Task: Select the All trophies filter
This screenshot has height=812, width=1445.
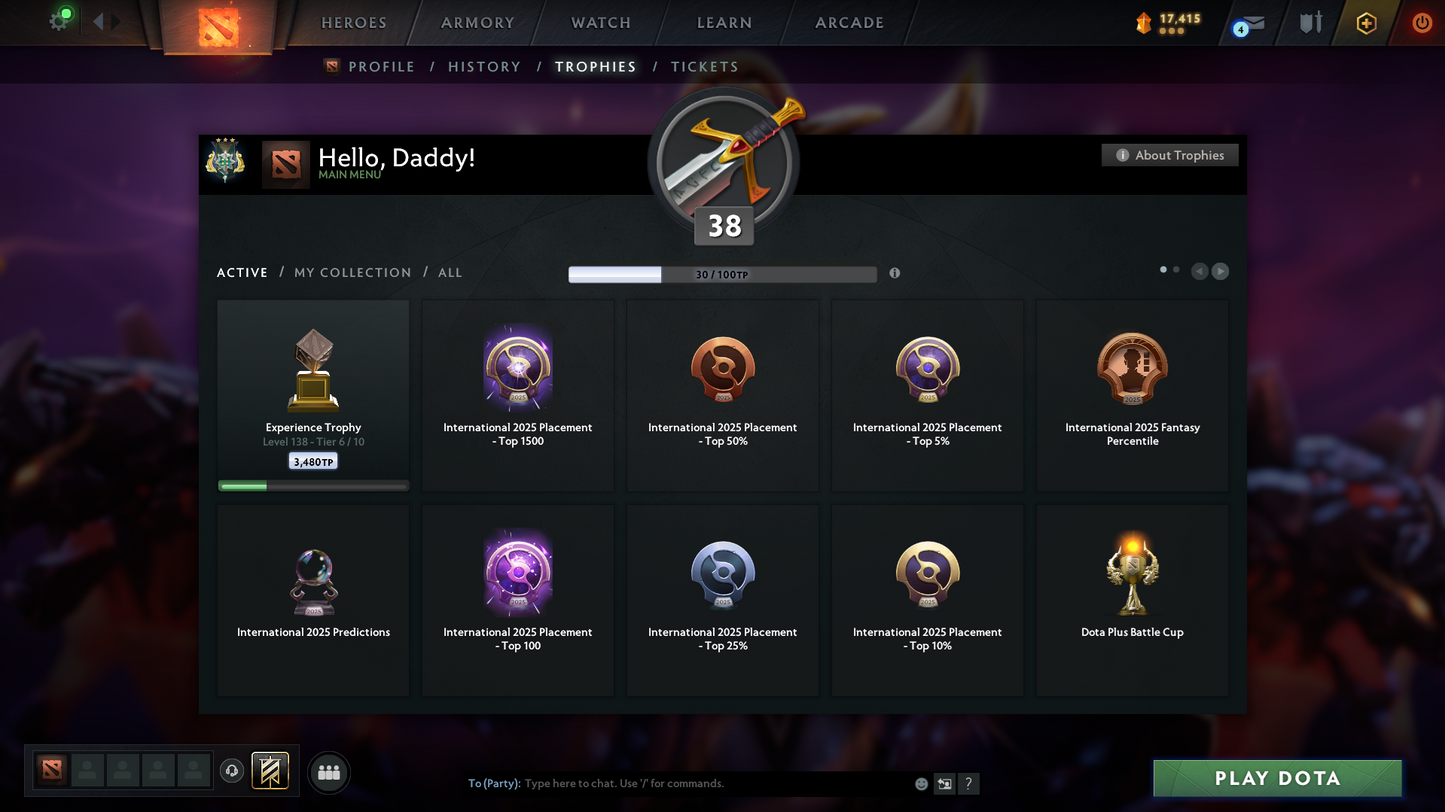Action: [450, 273]
